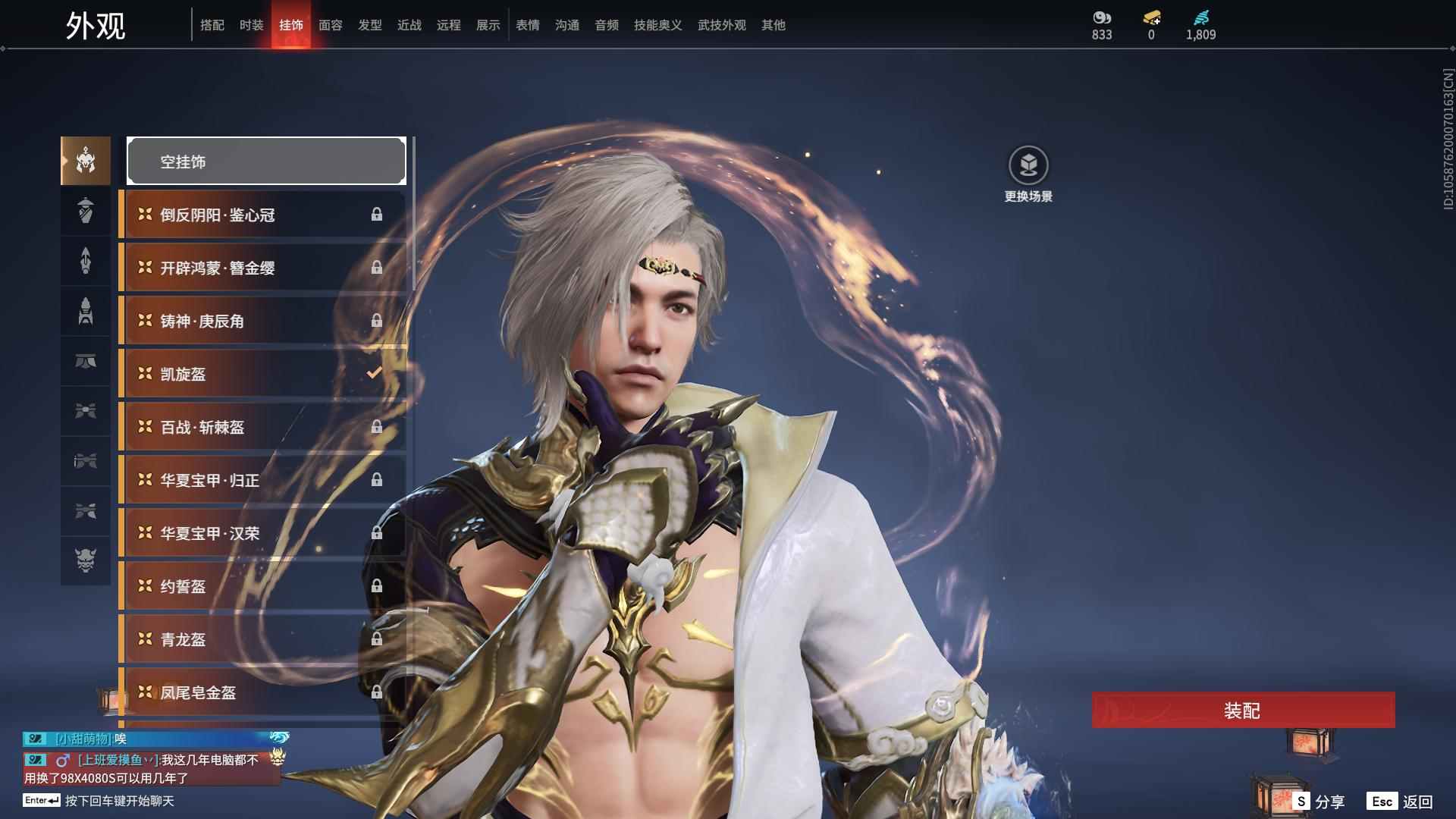Select the helmet head category icon
This screenshot has width=1456, height=819.
(x=86, y=161)
